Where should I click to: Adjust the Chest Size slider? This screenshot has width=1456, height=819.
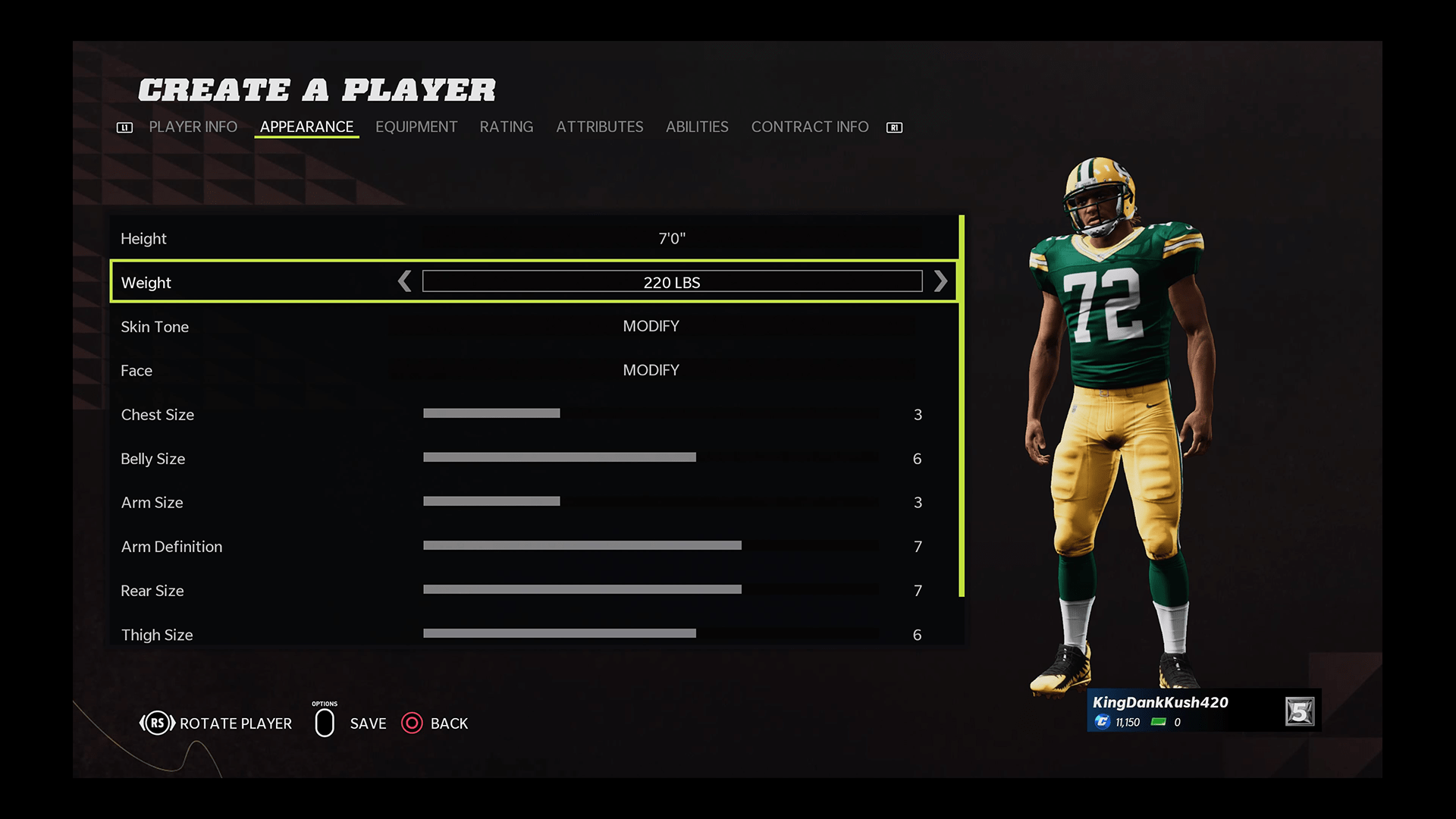click(651, 414)
